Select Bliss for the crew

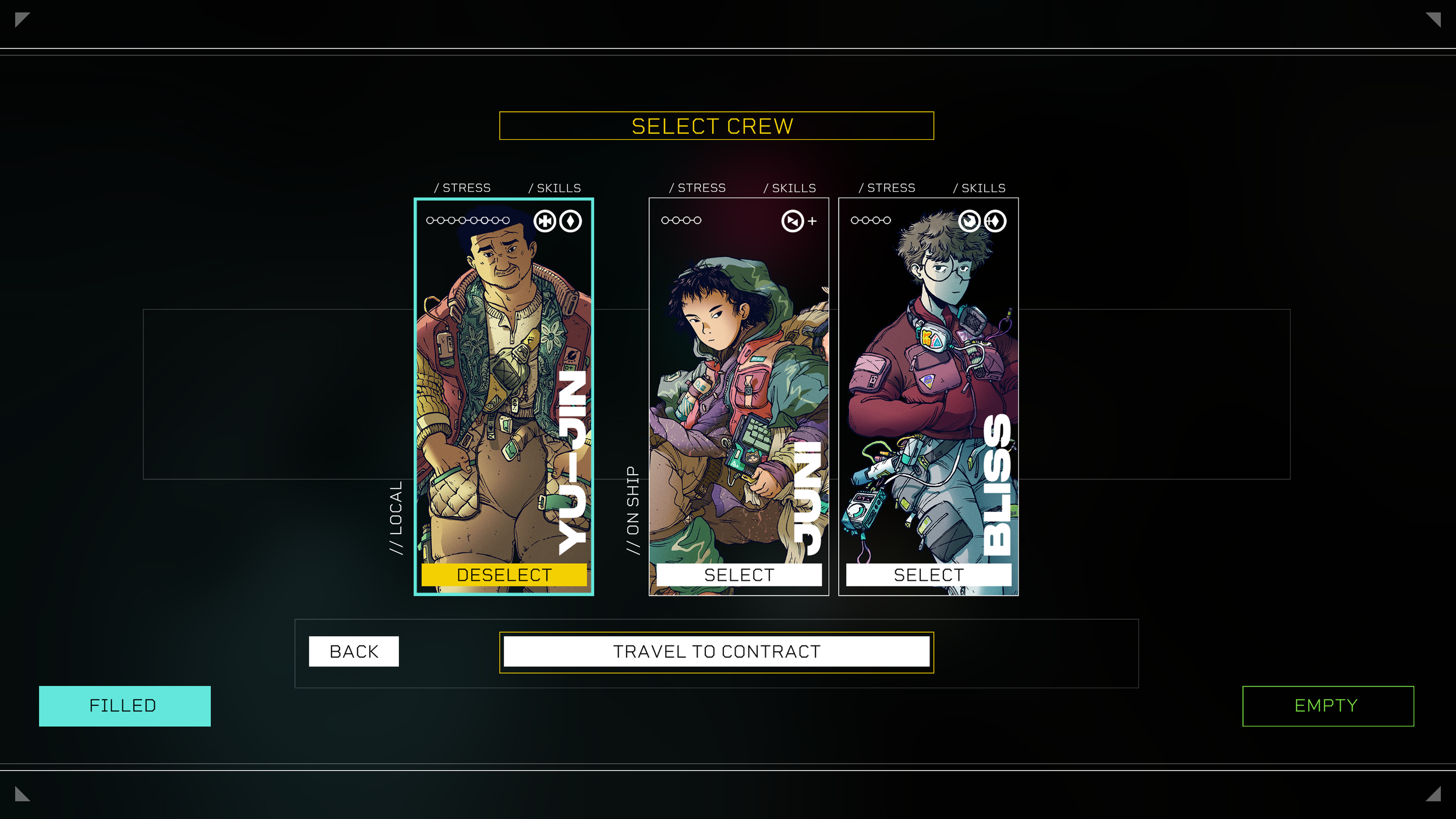click(x=928, y=576)
